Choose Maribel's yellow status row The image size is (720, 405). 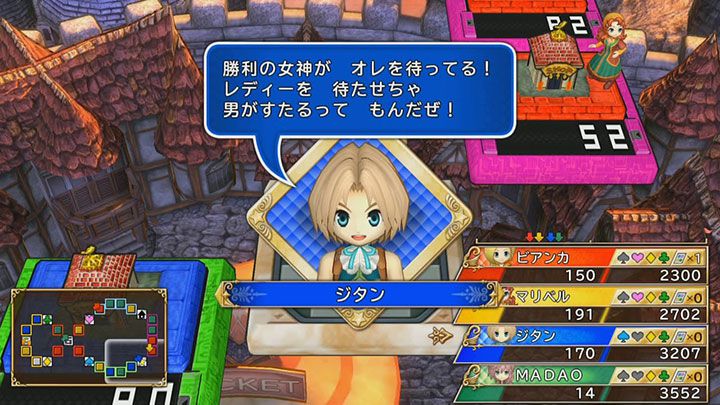coord(590,304)
